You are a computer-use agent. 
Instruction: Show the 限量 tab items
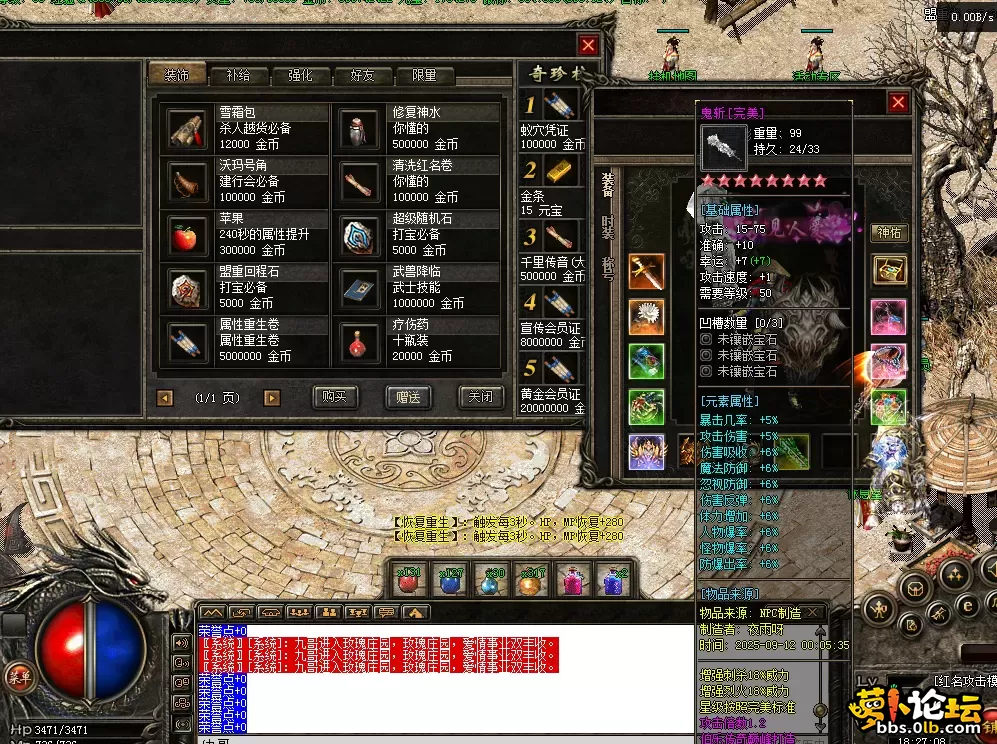tap(424, 75)
